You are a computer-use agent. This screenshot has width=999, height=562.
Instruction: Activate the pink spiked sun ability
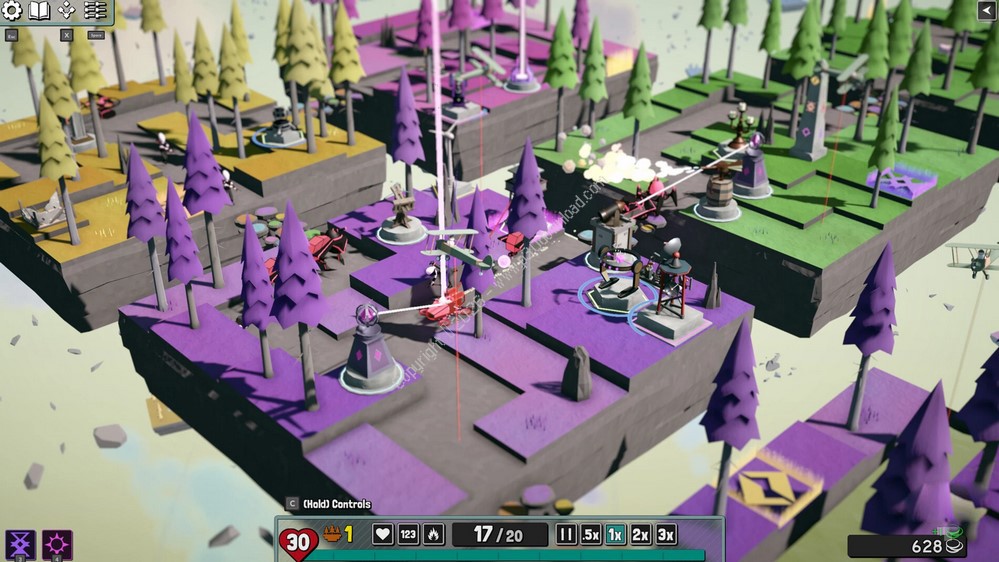[x=57, y=545]
